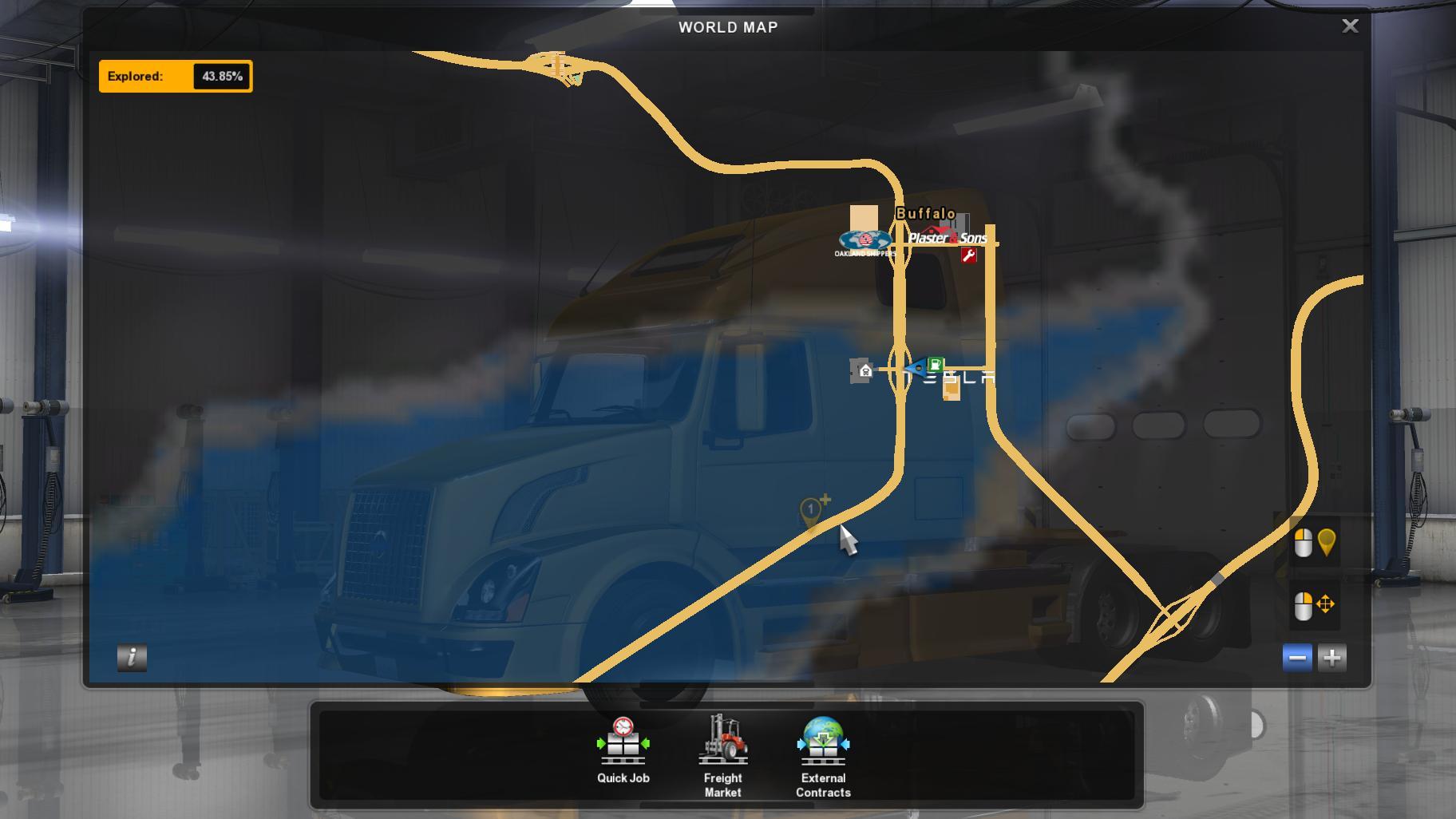The width and height of the screenshot is (1456, 819).
Task: Select the garage house icon on map
Action: tap(864, 370)
